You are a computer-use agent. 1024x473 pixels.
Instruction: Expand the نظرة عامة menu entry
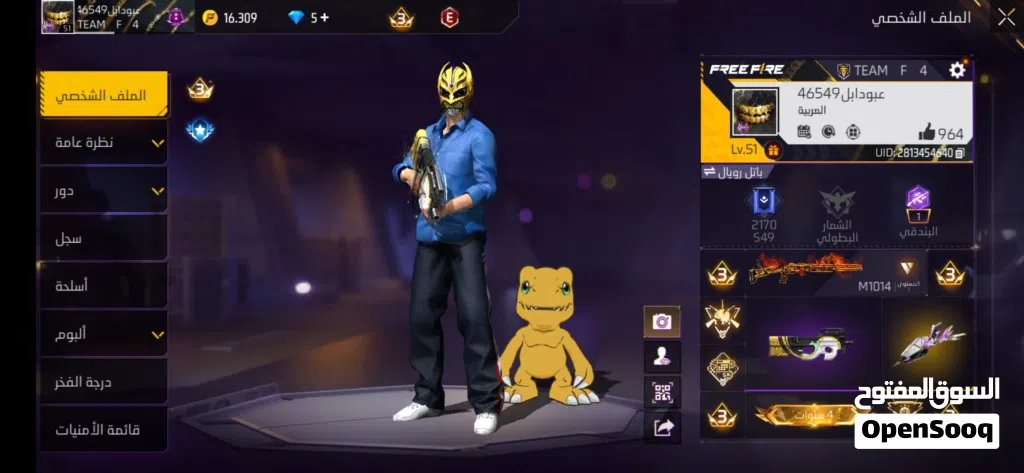coord(102,143)
